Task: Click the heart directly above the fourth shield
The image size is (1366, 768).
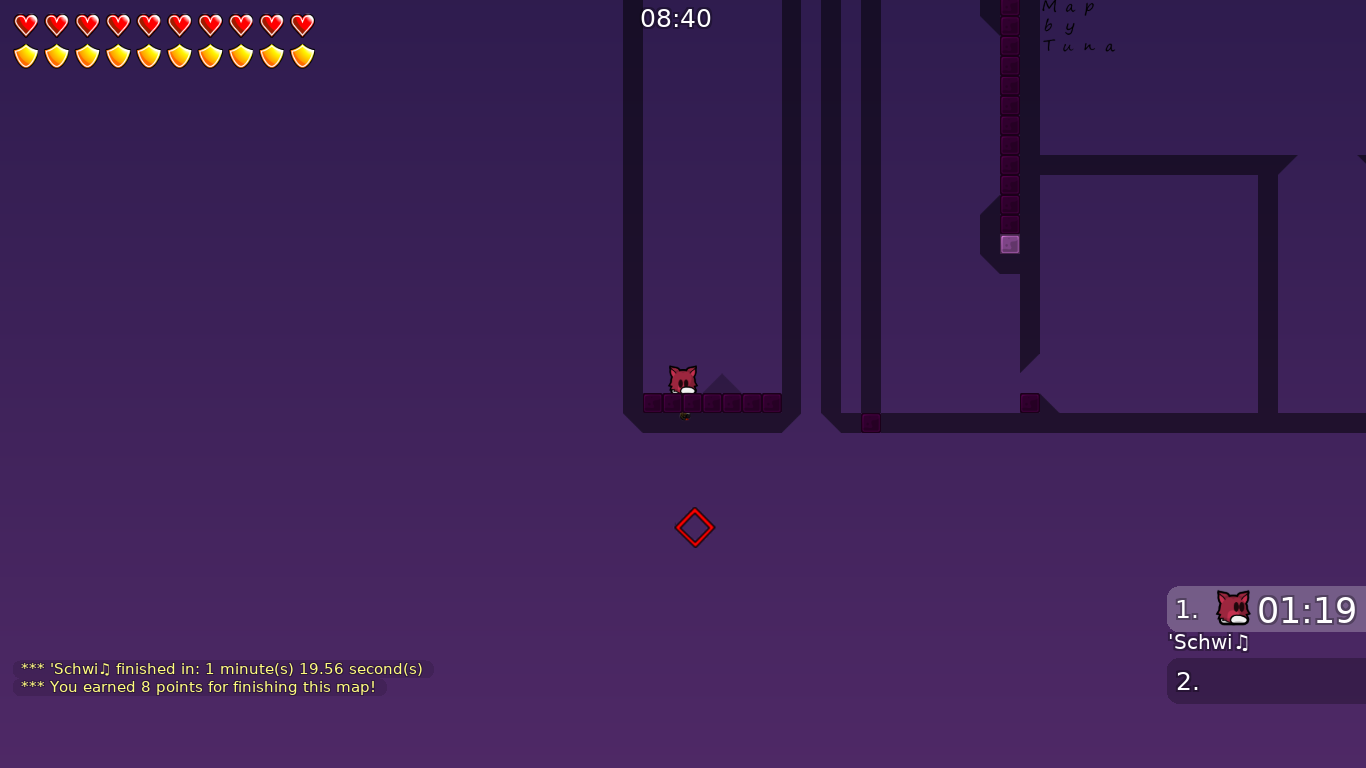Action: point(117,25)
